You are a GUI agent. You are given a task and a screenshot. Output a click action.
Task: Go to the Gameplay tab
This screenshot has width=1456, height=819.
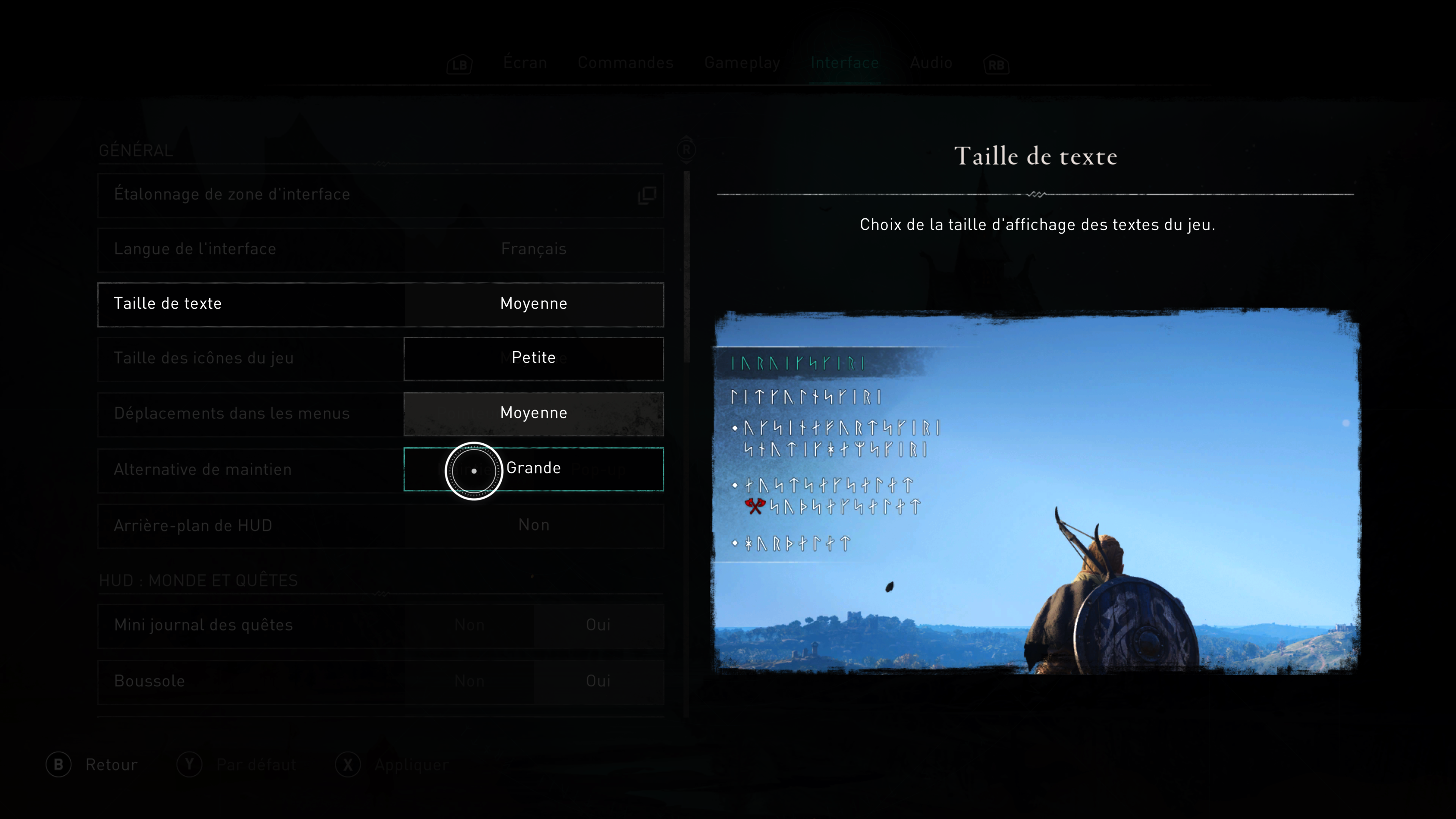tap(742, 63)
